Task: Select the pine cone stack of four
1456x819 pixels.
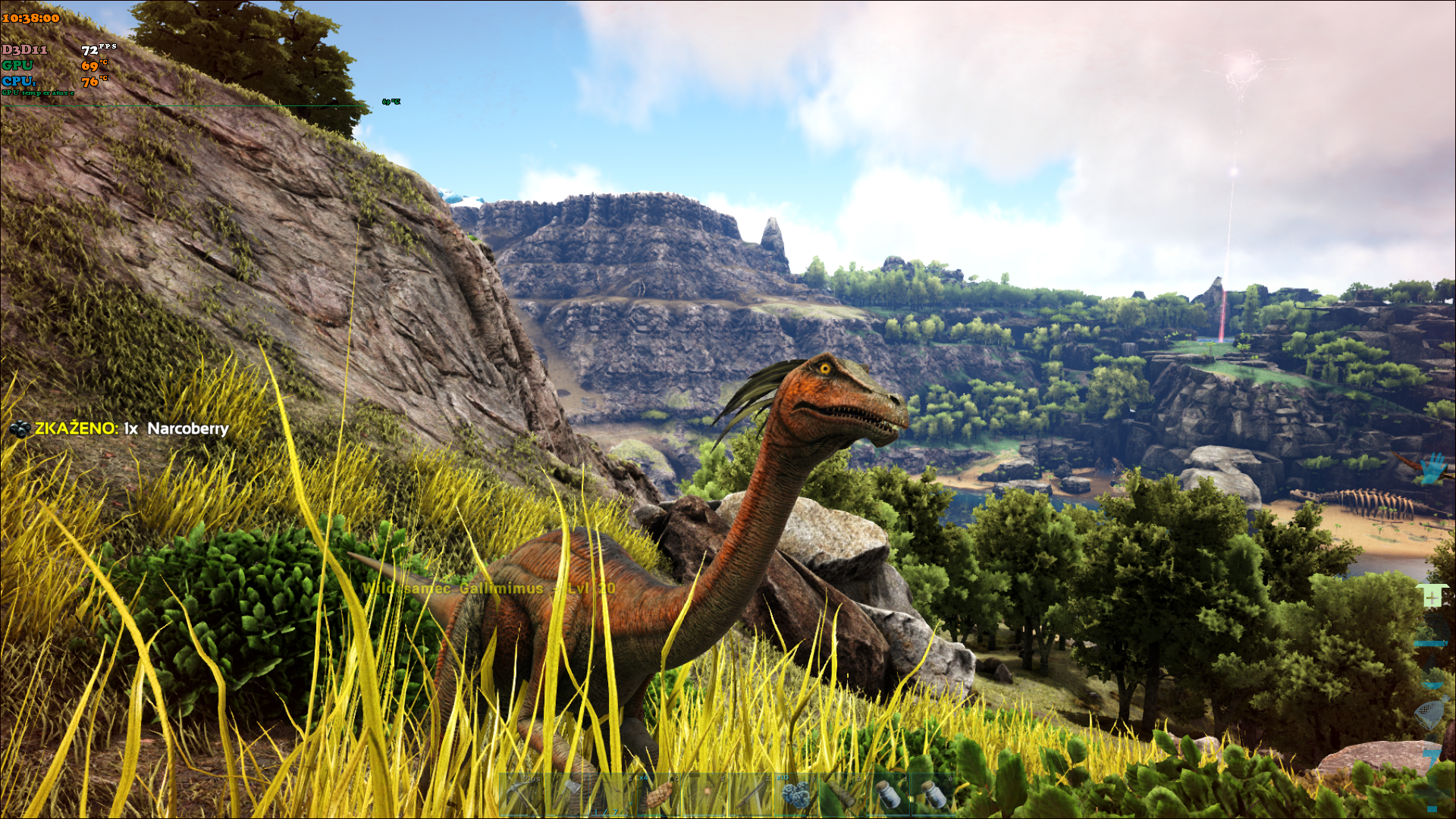Action: click(658, 795)
